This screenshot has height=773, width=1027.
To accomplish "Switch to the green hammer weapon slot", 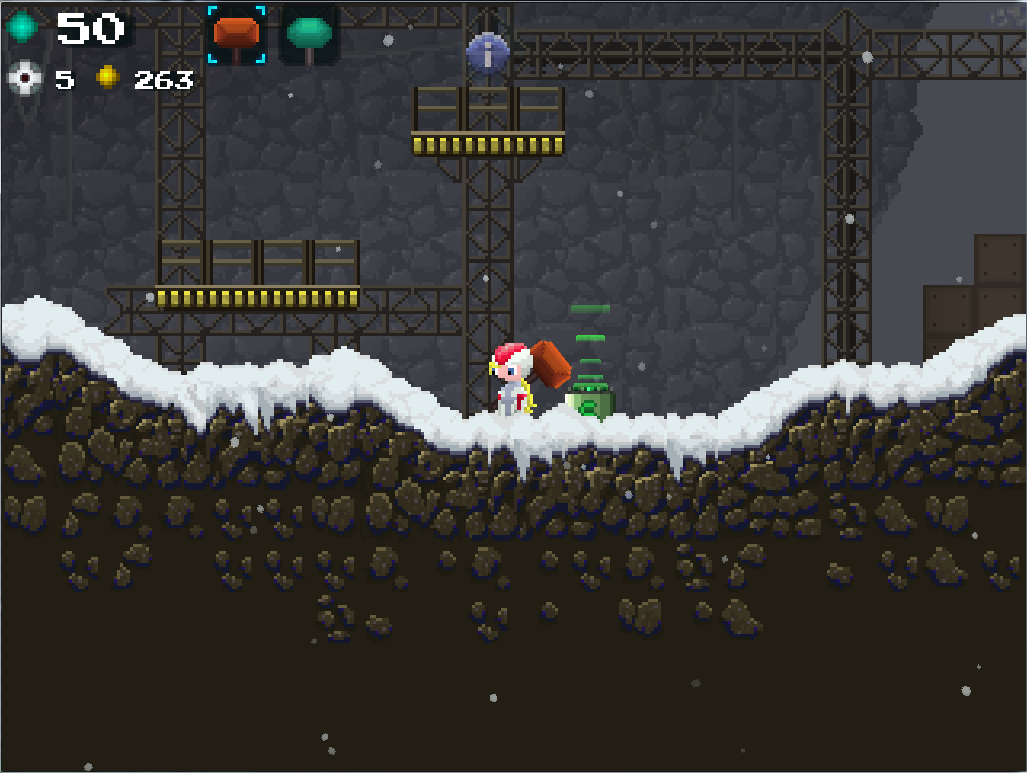I will [309, 35].
